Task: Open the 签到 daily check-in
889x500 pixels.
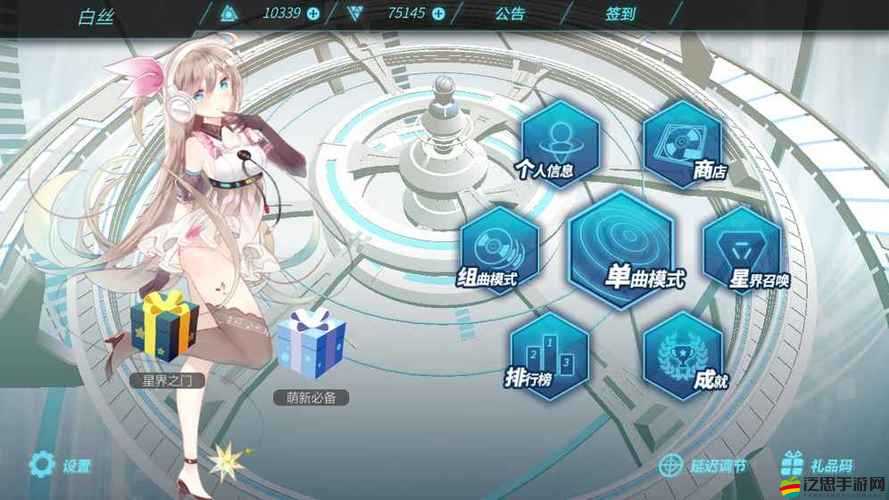Action: pos(619,14)
